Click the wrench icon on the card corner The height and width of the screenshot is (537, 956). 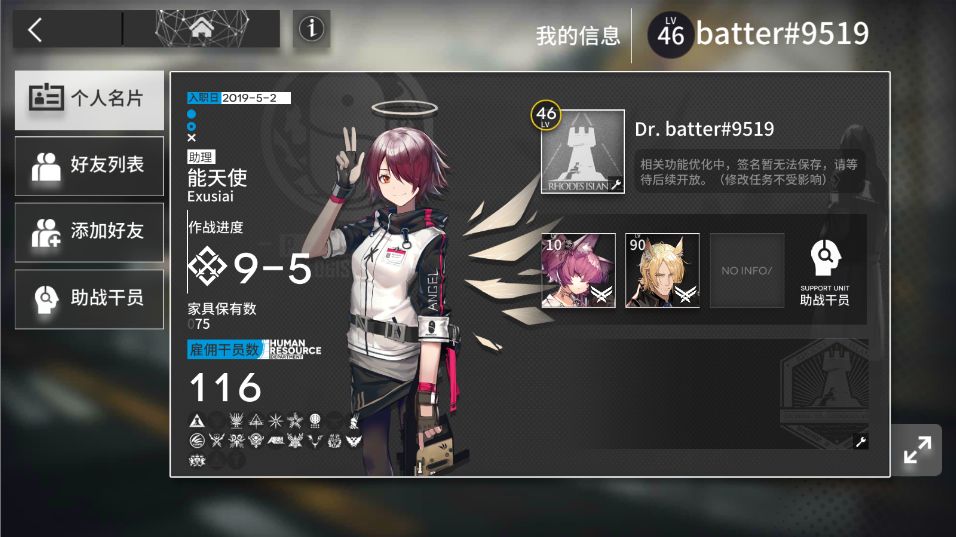pyautogui.click(x=861, y=441)
